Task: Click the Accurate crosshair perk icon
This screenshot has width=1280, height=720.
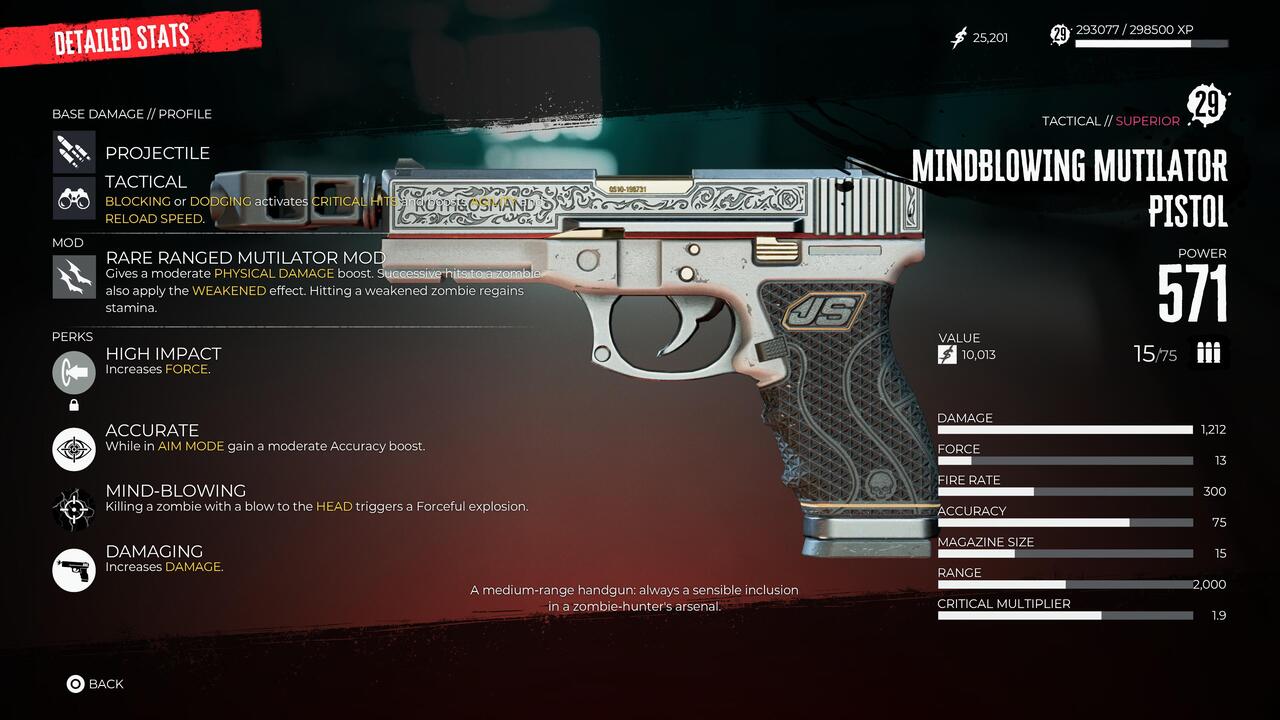Action: click(72, 449)
